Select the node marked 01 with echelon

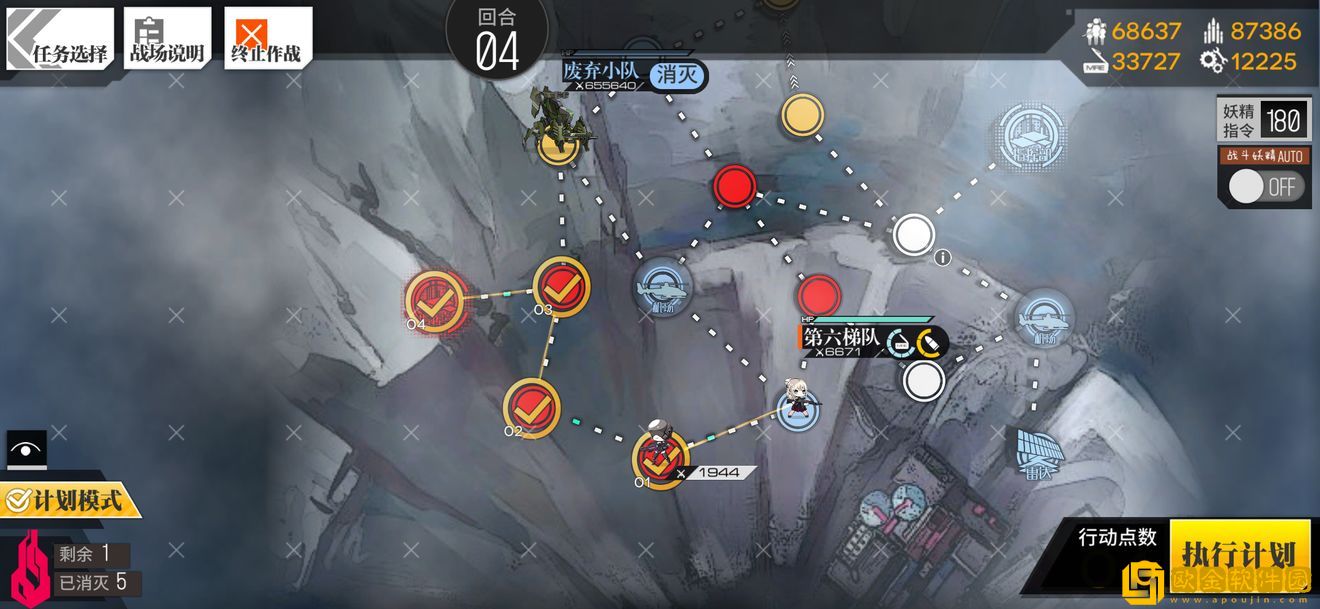pos(660,460)
